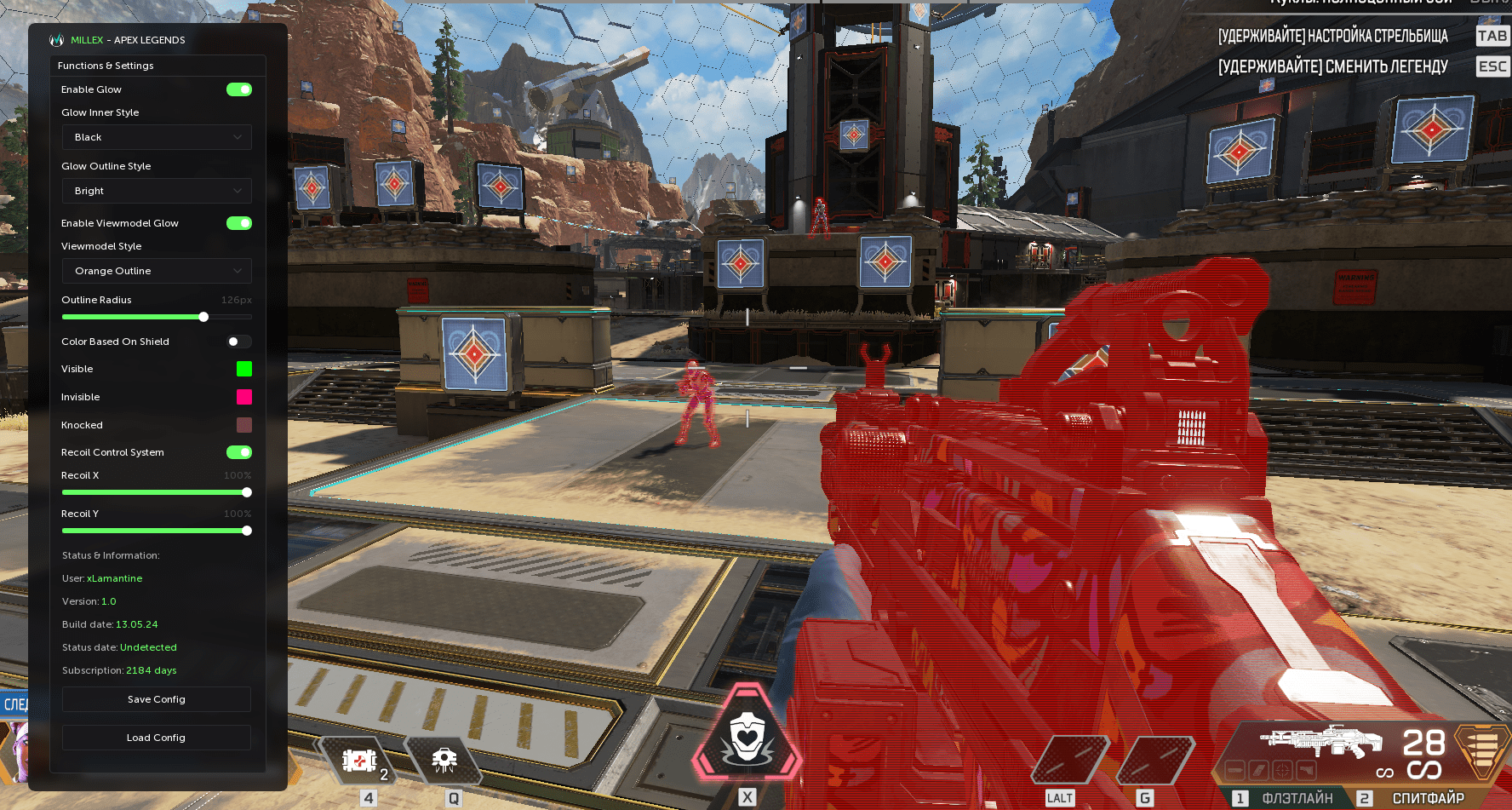Toggle the Enable Glow switch
The height and width of the screenshot is (810, 1512).
(239, 89)
